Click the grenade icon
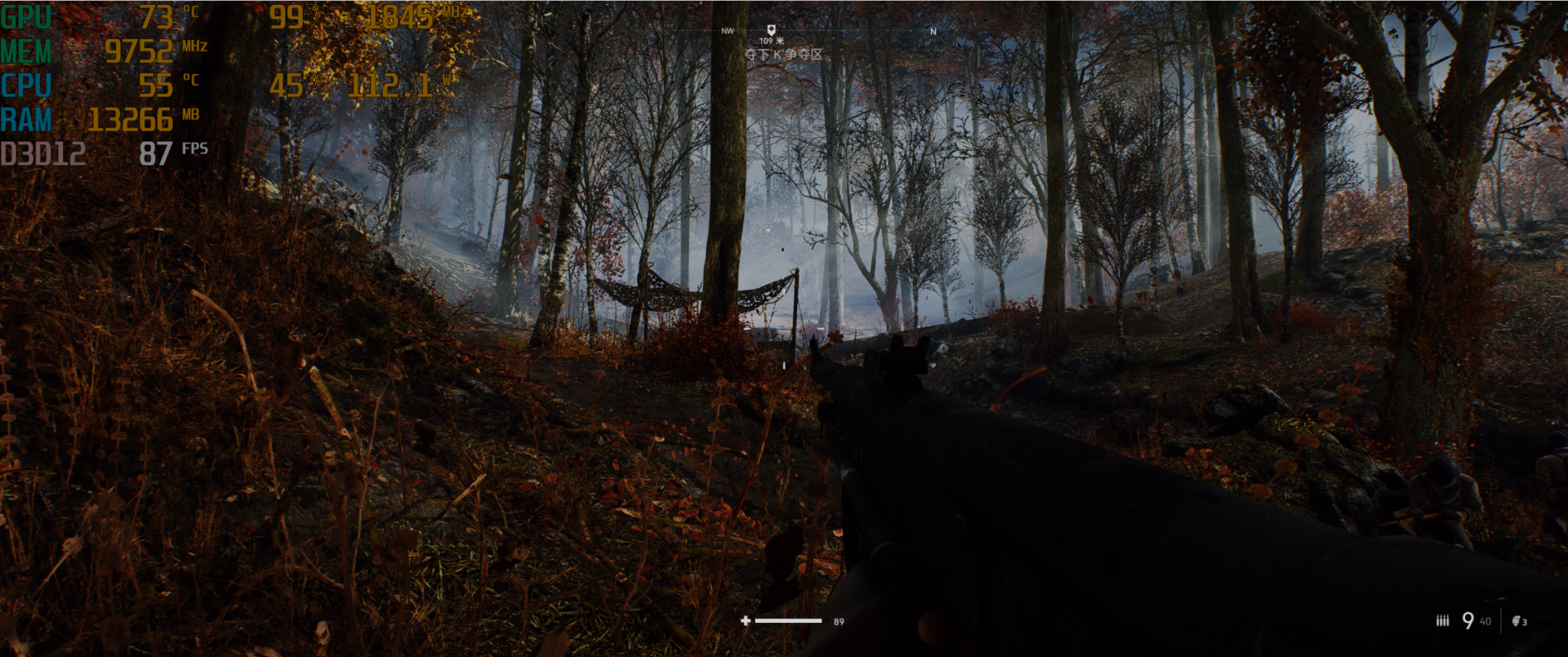The height and width of the screenshot is (657, 1568). [x=1516, y=621]
